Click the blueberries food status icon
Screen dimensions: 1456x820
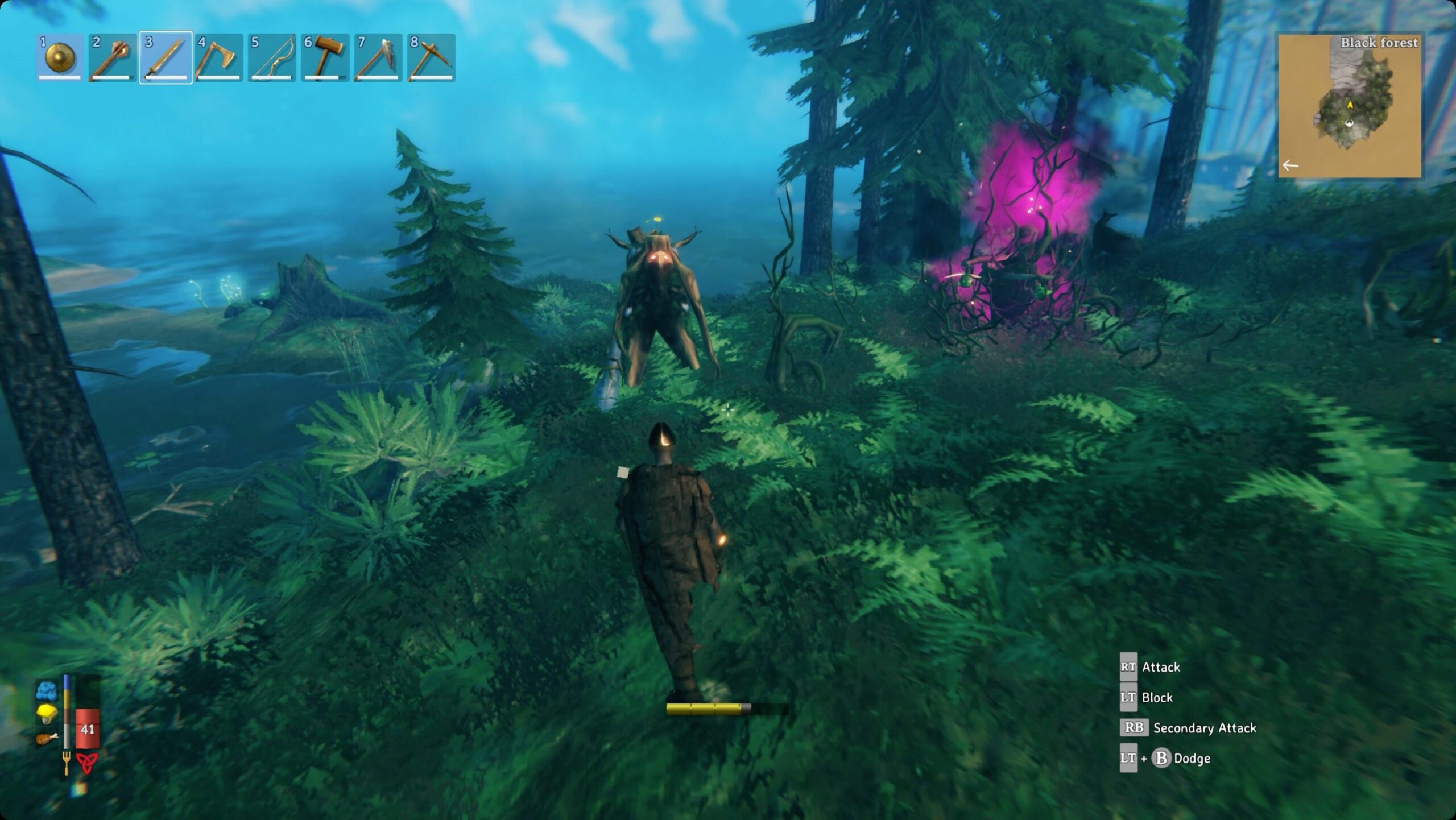[47, 690]
